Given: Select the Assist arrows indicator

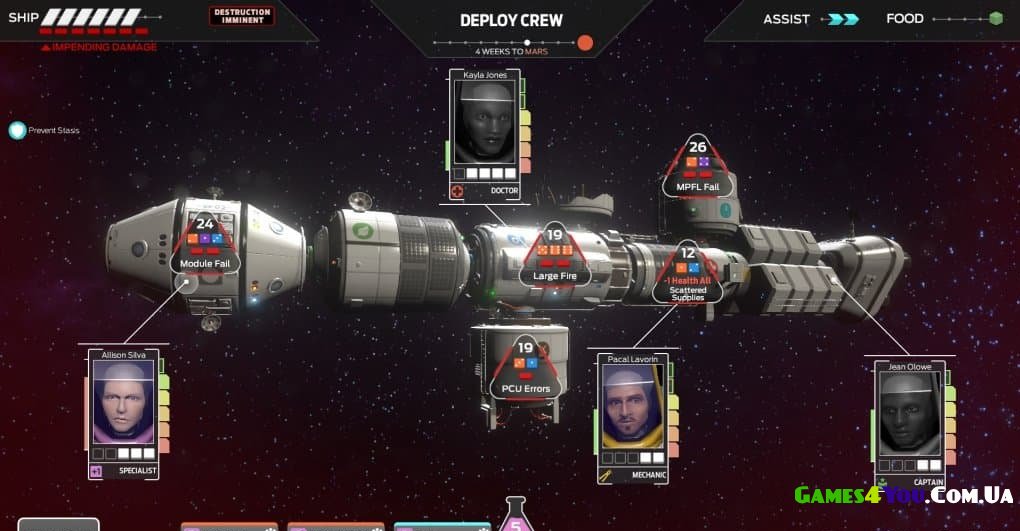Looking at the screenshot, I should click(845, 19).
